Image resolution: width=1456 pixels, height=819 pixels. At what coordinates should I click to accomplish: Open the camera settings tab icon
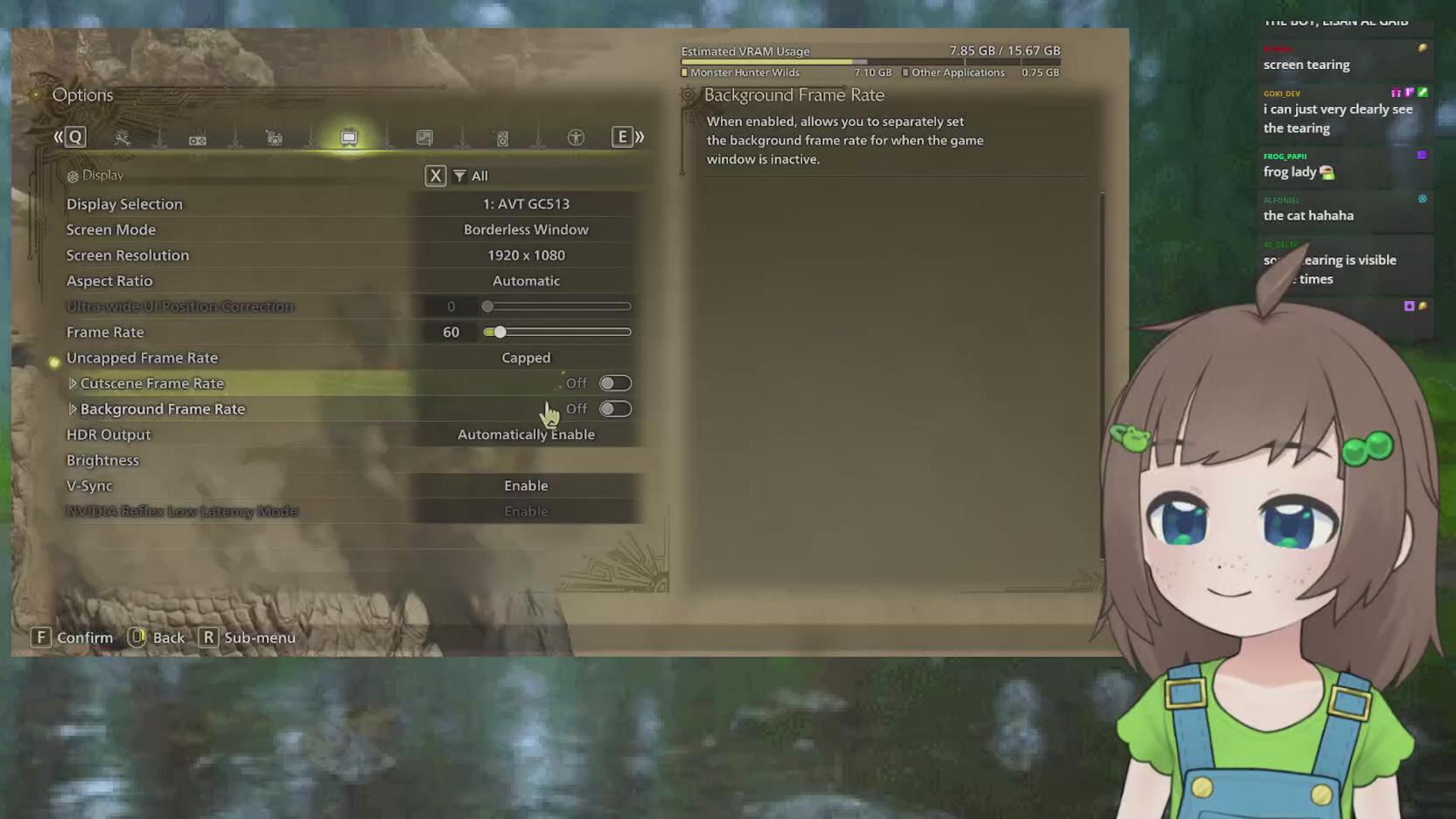coord(274,138)
